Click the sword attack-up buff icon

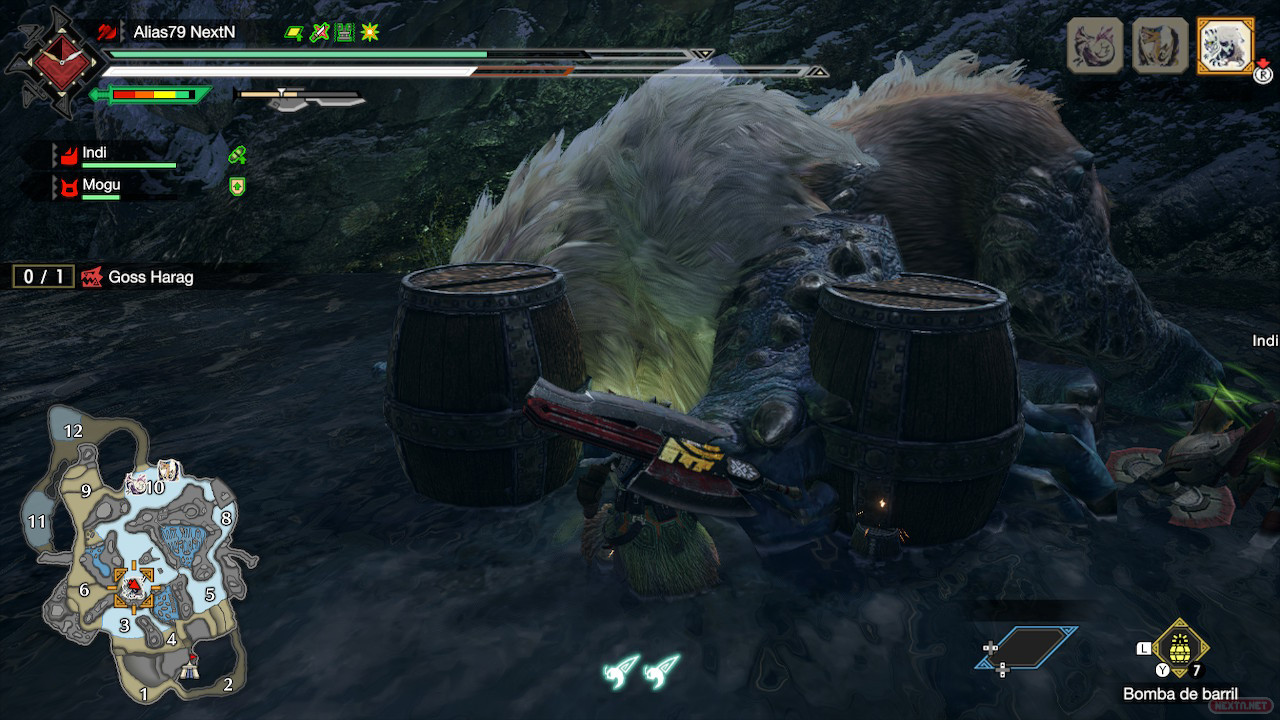point(319,33)
